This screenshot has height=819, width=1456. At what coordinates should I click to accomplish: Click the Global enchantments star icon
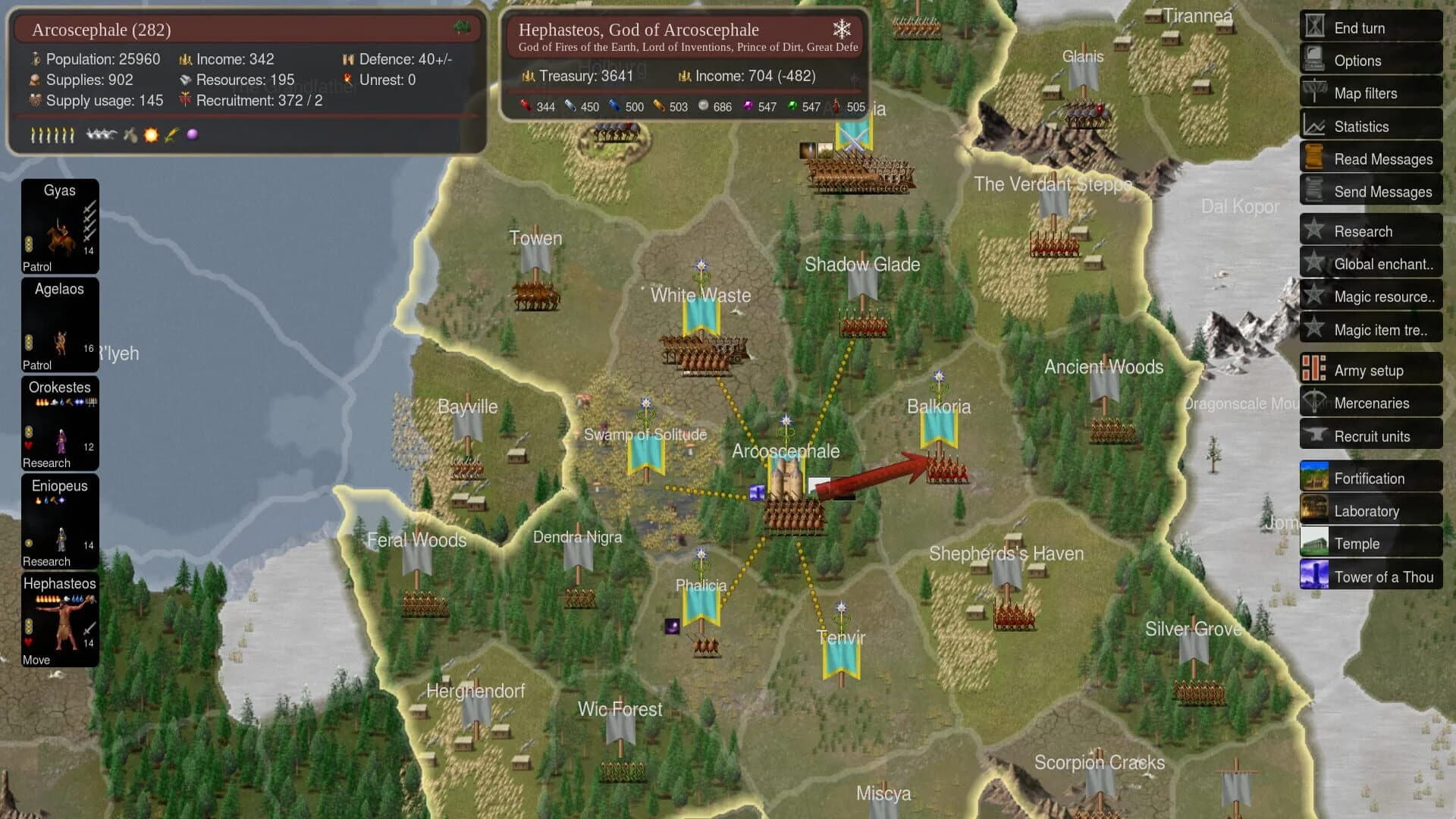1313,263
